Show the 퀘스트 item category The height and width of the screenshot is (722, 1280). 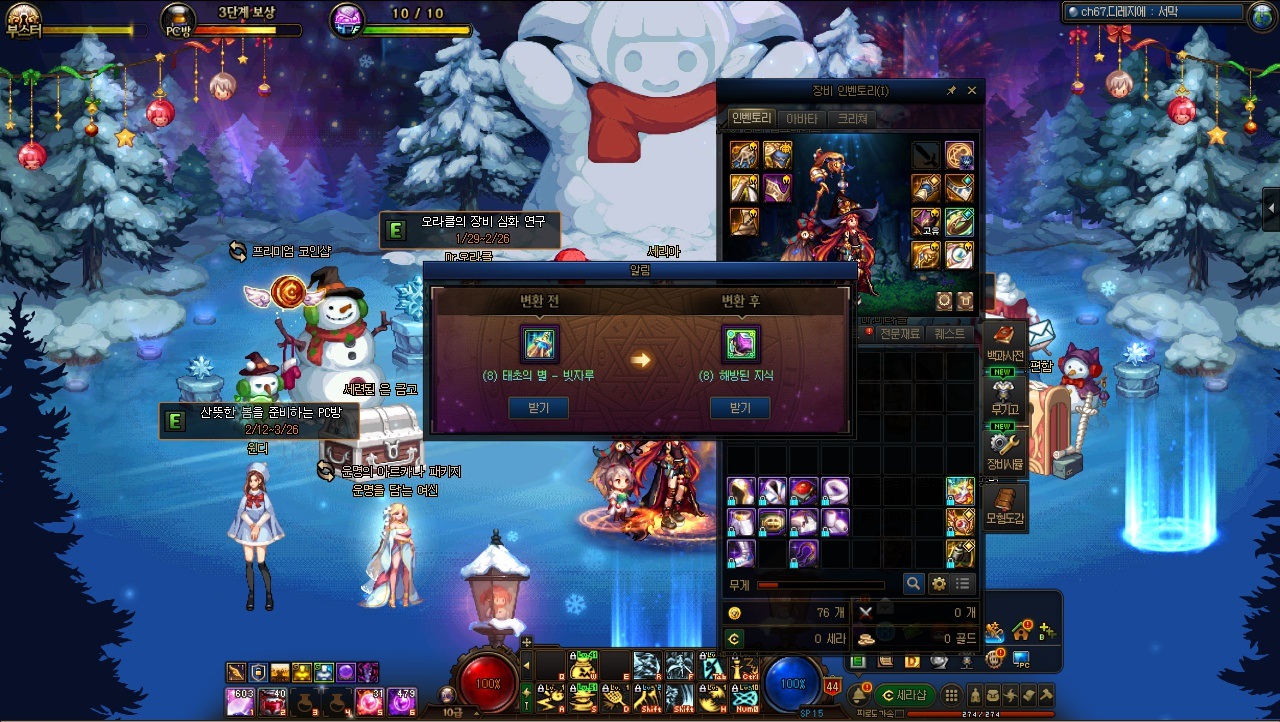click(948, 334)
